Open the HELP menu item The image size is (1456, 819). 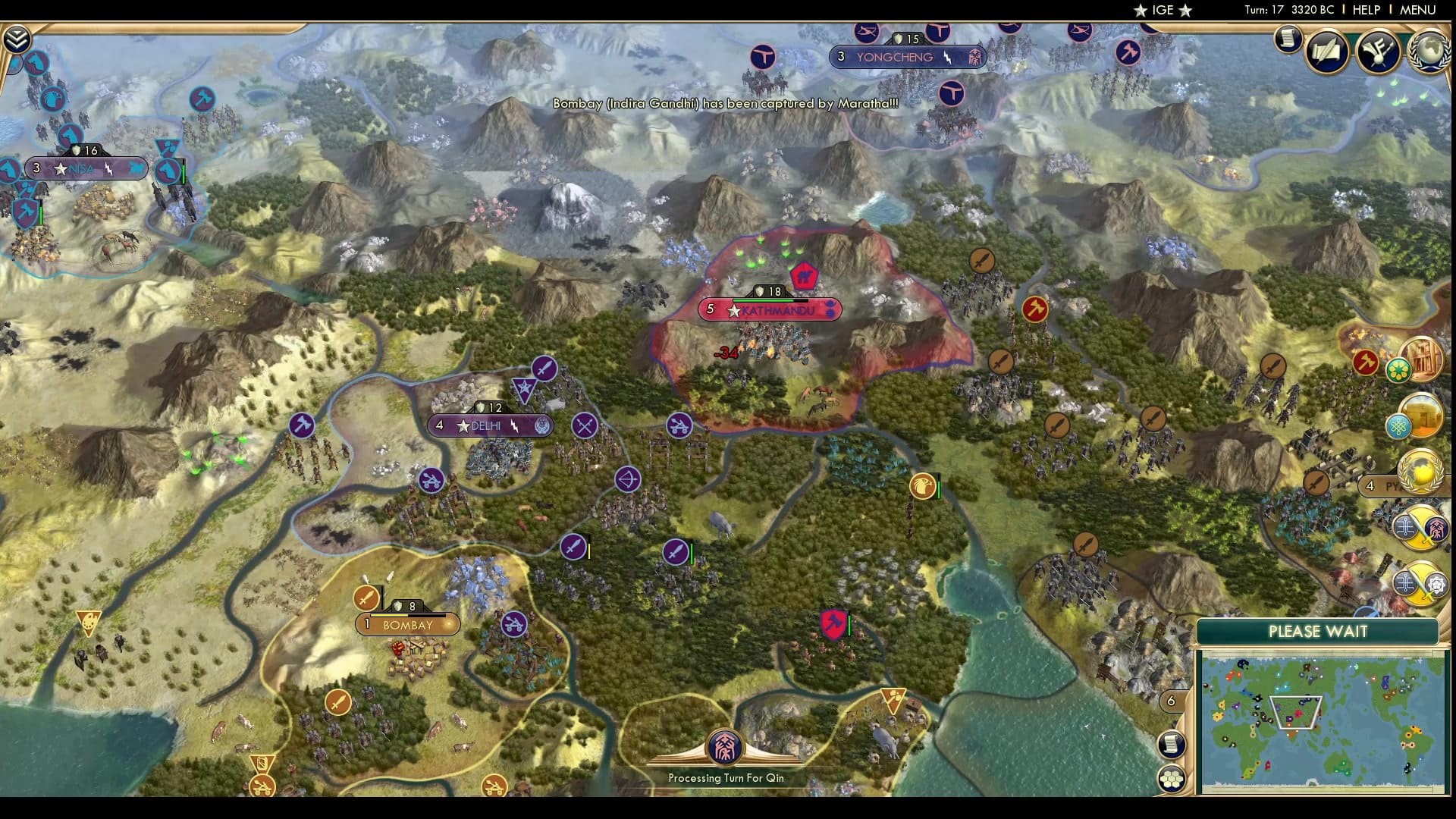pos(1366,11)
